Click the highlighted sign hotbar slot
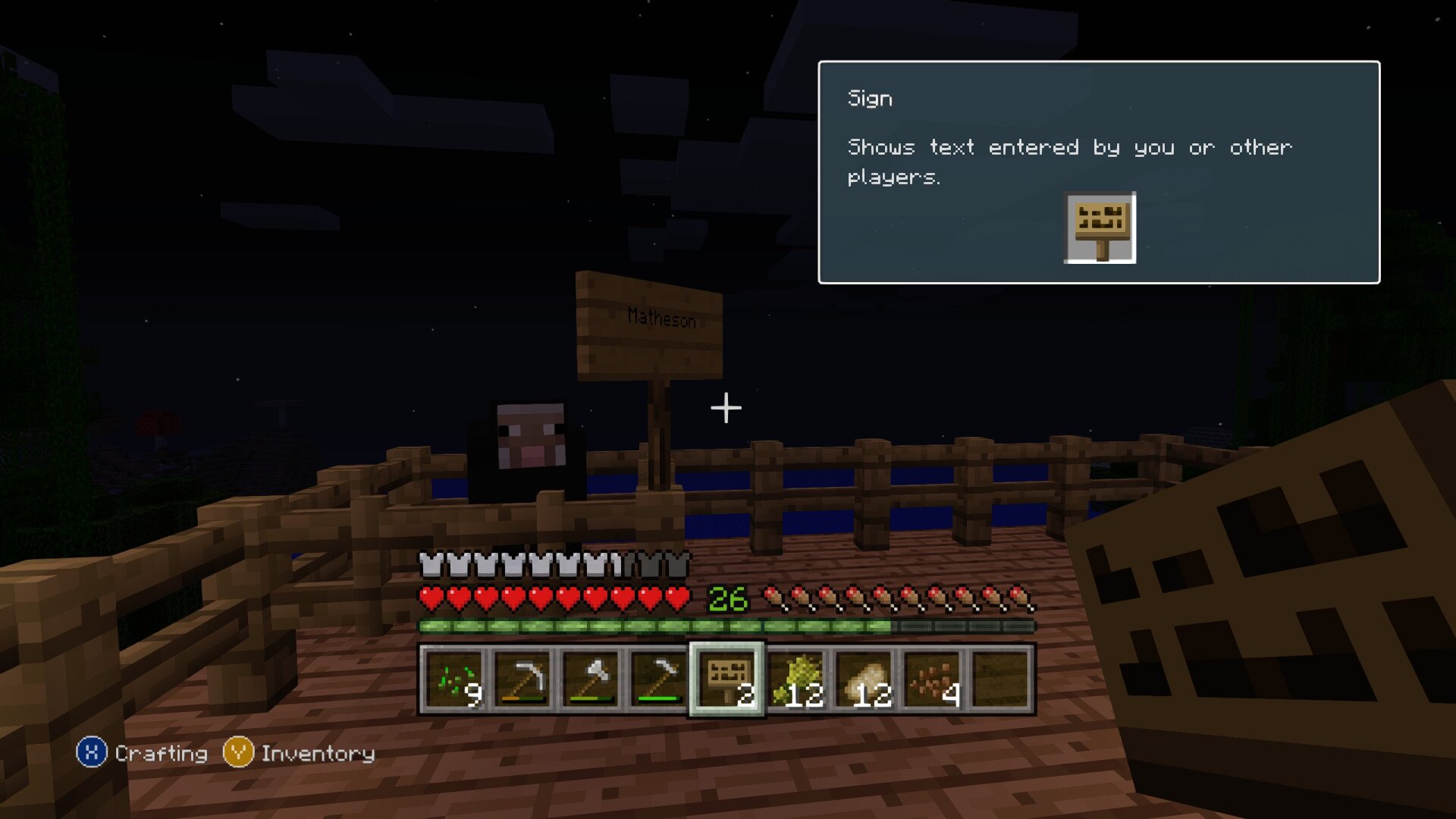This screenshot has width=1456, height=819. click(x=727, y=679)
